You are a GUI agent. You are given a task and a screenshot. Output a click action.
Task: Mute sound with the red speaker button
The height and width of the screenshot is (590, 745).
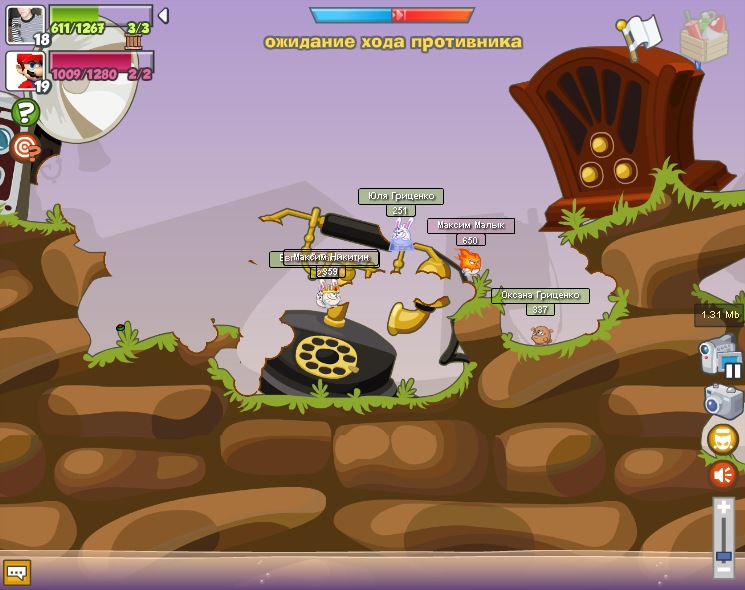pos(722,474)
